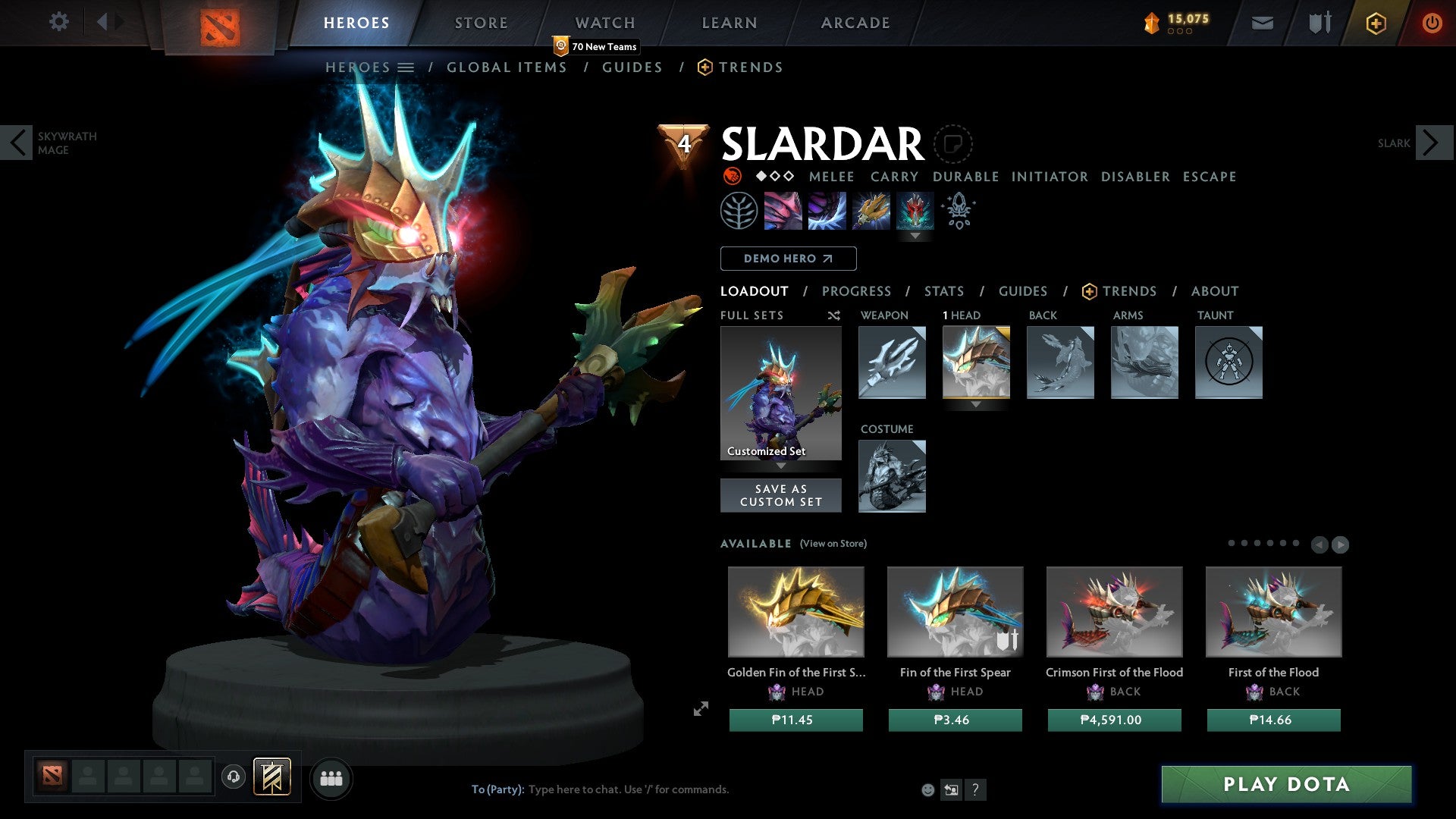
Task: Select the Fin of the First Spear thumbnail
Action: click(955, 611)
